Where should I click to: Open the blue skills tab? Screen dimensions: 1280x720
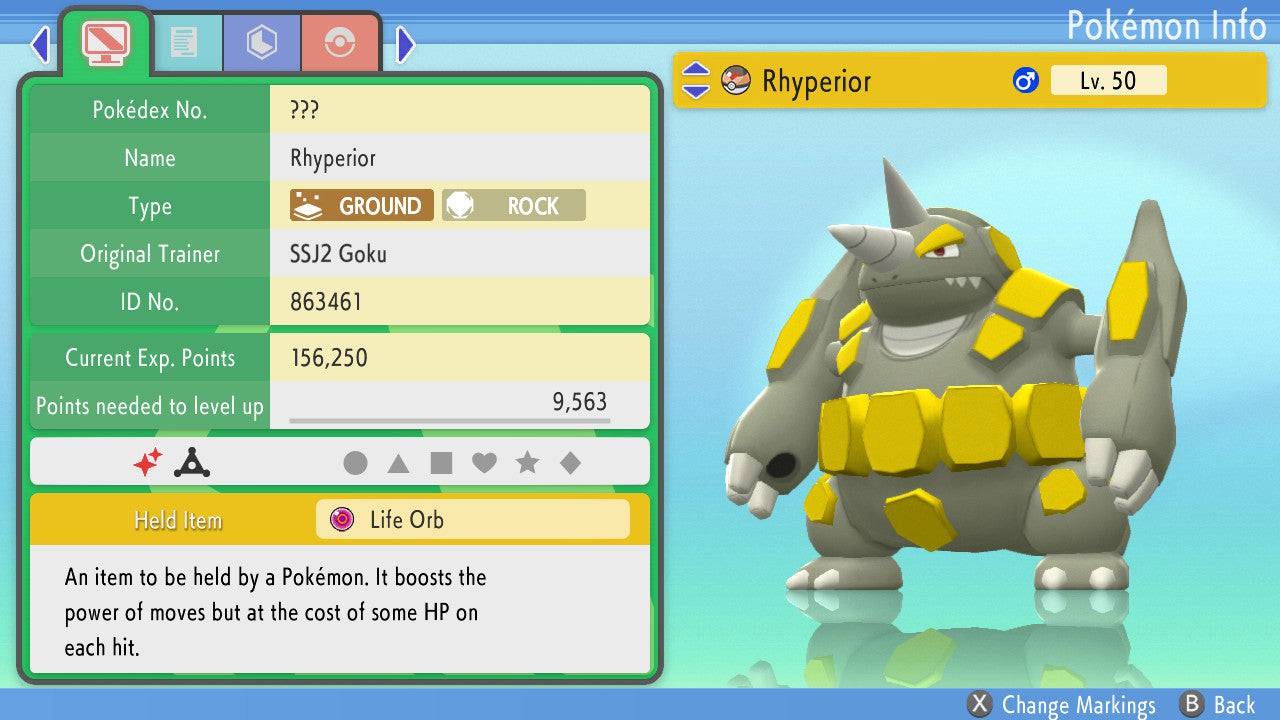pos(262,42)
